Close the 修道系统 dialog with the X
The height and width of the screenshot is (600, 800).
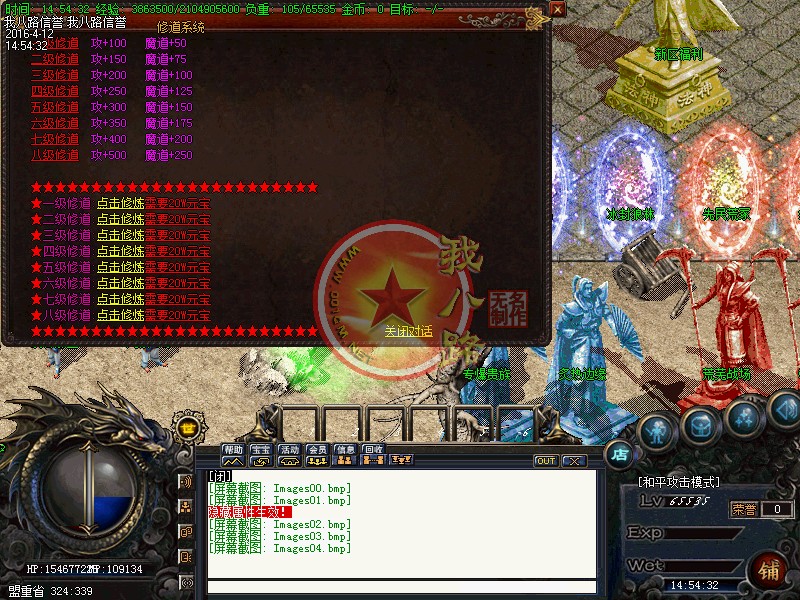pos(557,9)
